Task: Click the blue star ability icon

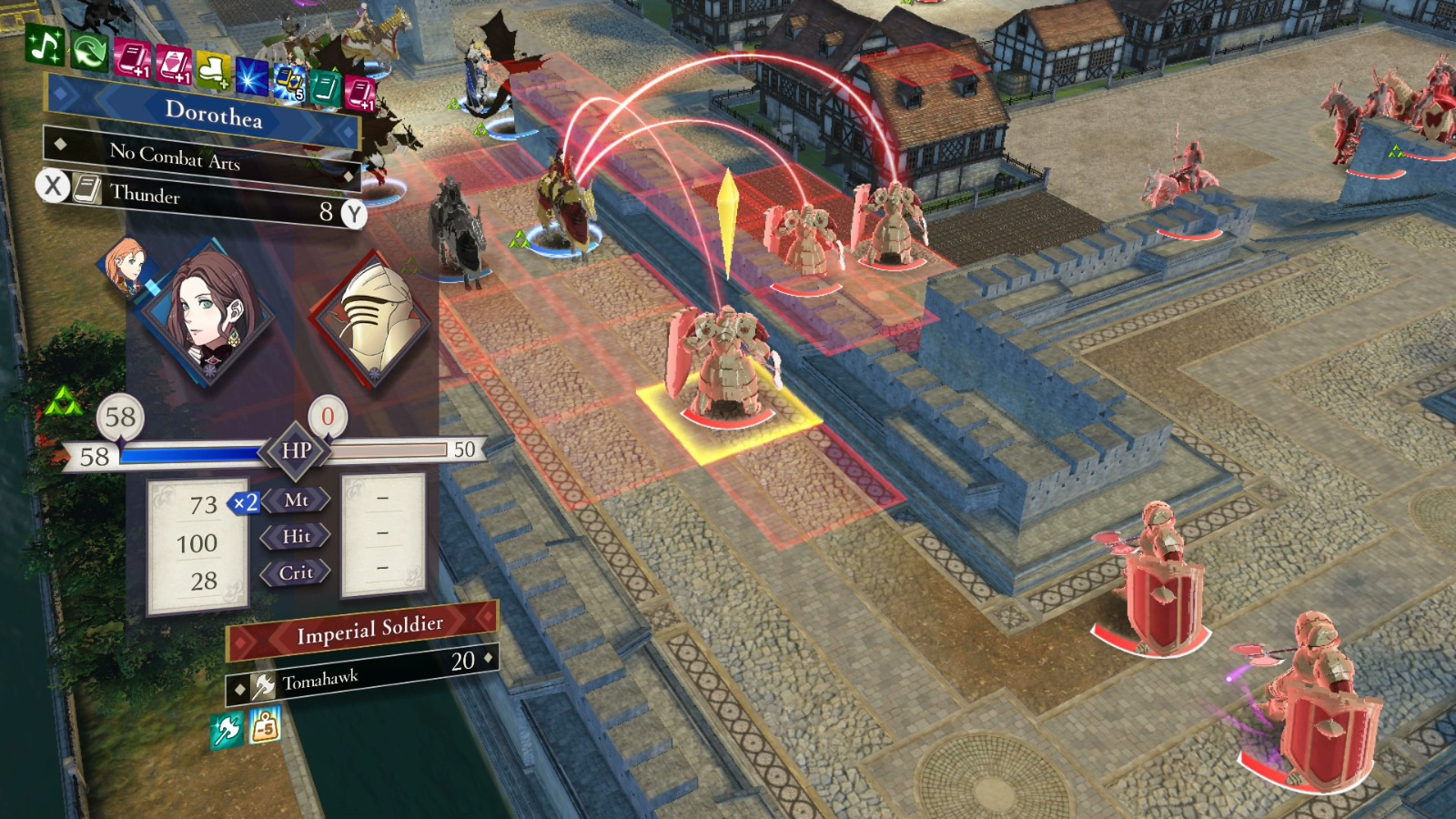Action: point(253,77)
